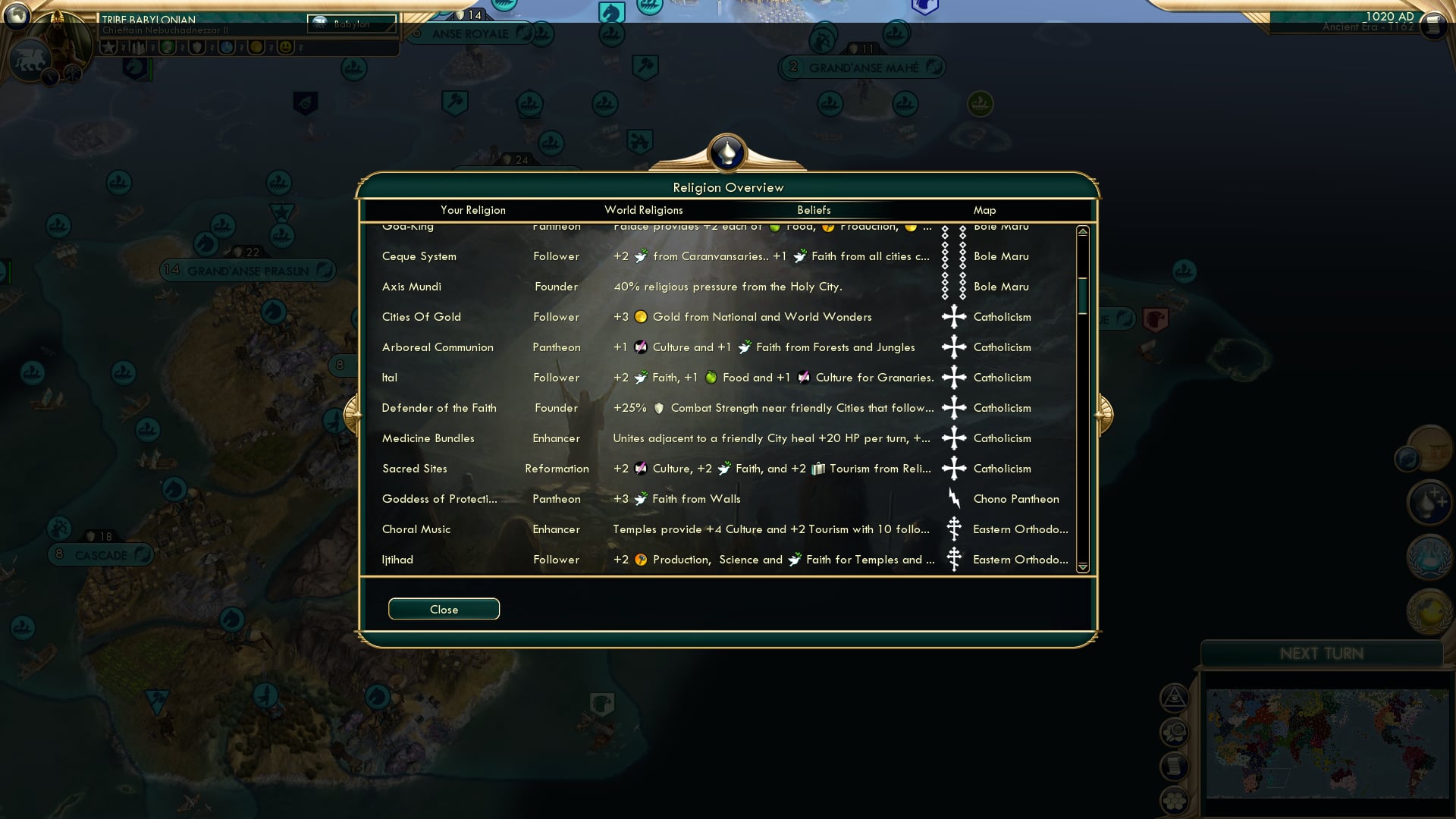This screenshot has width=1456, height=819.
Task: Open the Babylon civilization dropdown
Action: [x=350, y=24]
